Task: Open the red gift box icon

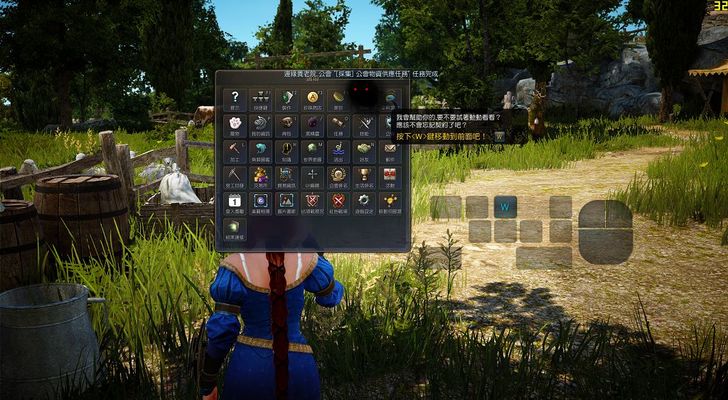Action: [391, 175]
